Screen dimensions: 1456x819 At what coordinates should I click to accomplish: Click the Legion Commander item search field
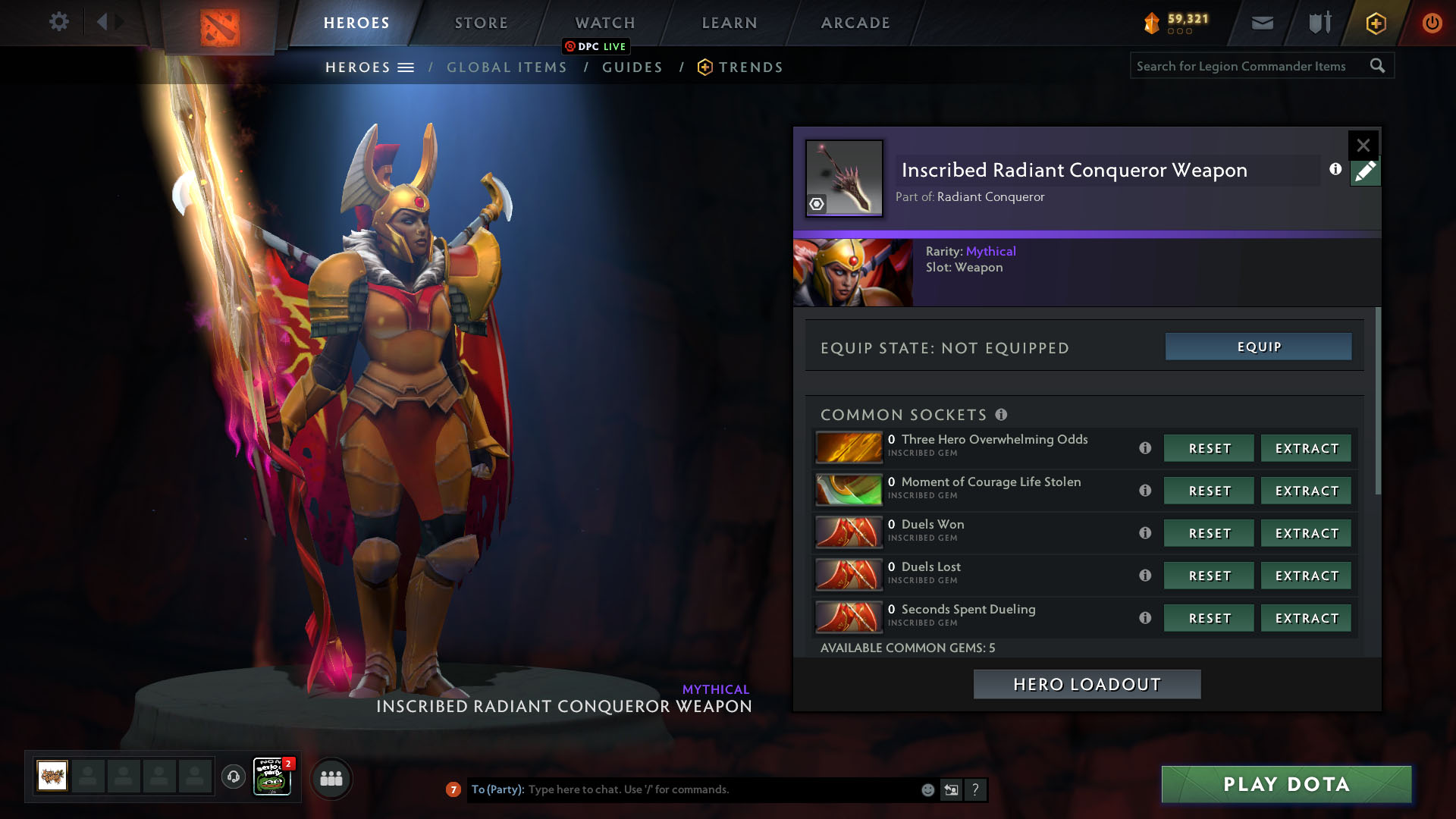1247,66
